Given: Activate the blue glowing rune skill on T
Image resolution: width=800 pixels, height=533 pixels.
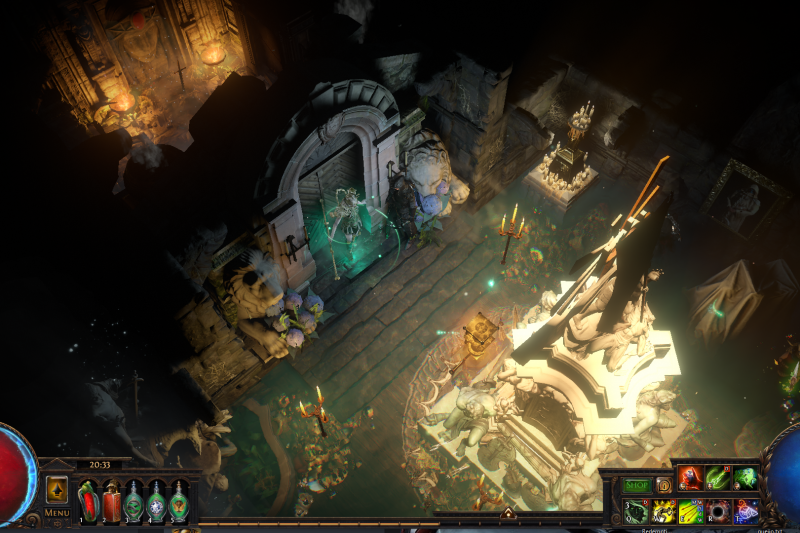Looking at the screenshot, I should (745, 512).
